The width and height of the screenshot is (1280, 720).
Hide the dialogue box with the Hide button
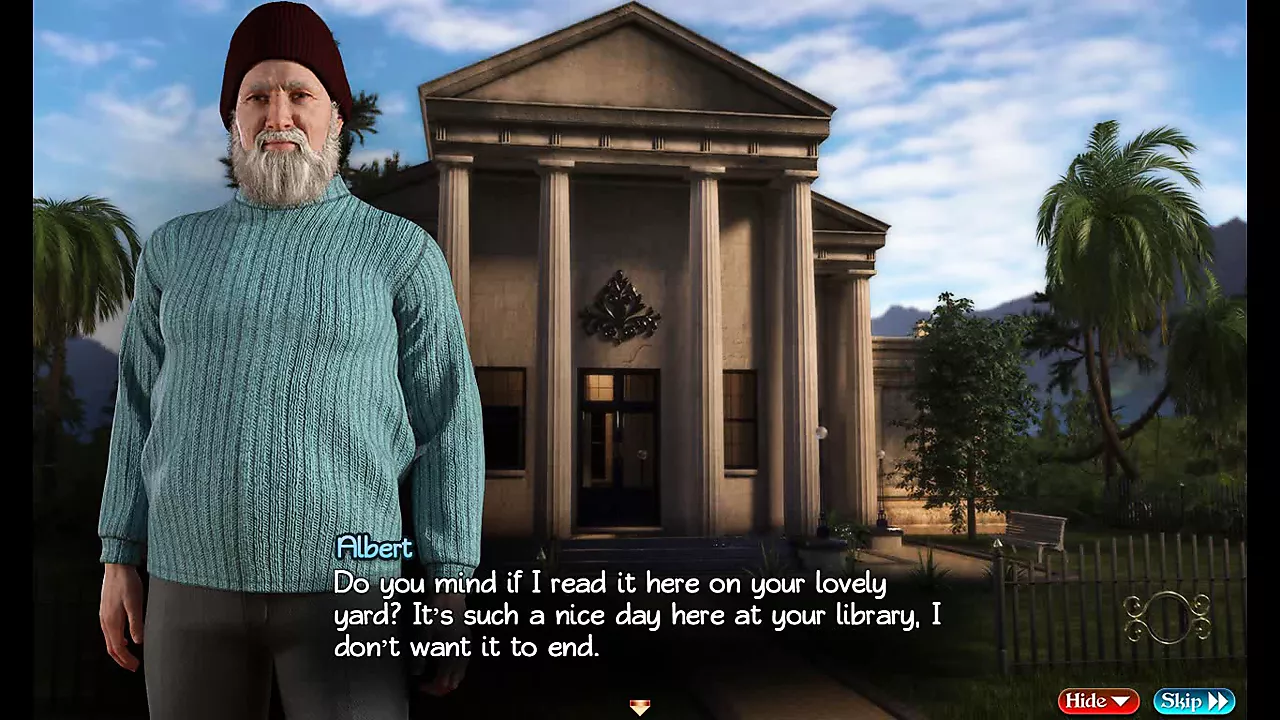point(1098,701)
